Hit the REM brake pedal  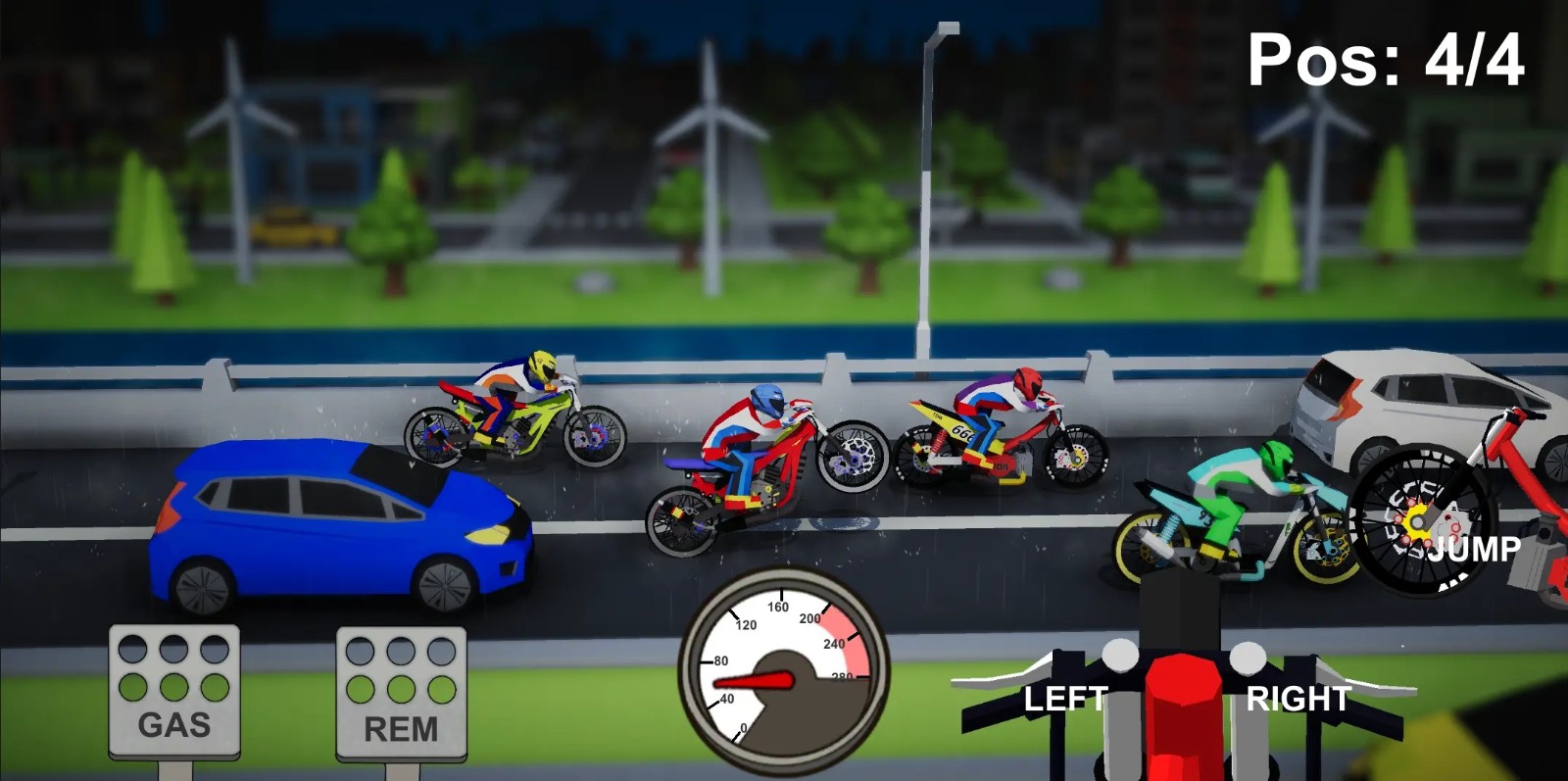pos(401,694)
